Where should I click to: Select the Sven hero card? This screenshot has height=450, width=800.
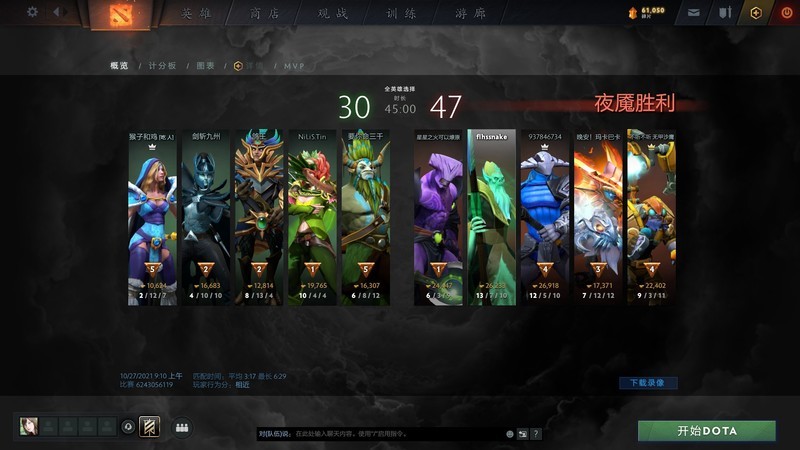point(544,220)
